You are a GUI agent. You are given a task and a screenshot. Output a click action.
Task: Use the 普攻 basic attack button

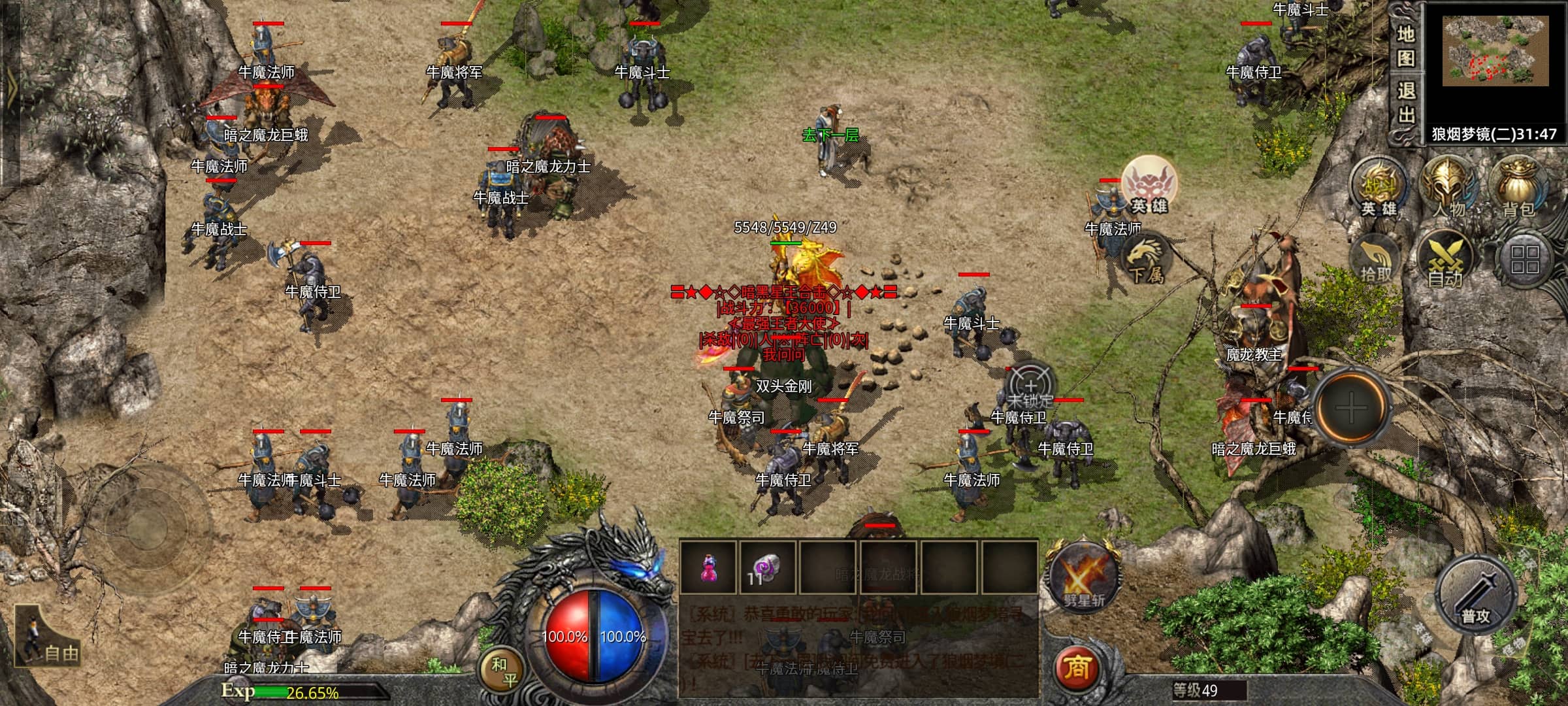(1476, 596)
